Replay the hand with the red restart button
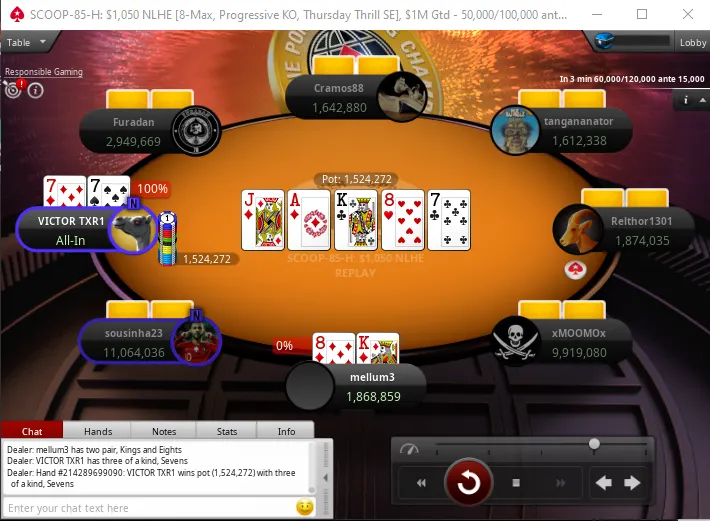The image size is (710, 521). [468, 483]
